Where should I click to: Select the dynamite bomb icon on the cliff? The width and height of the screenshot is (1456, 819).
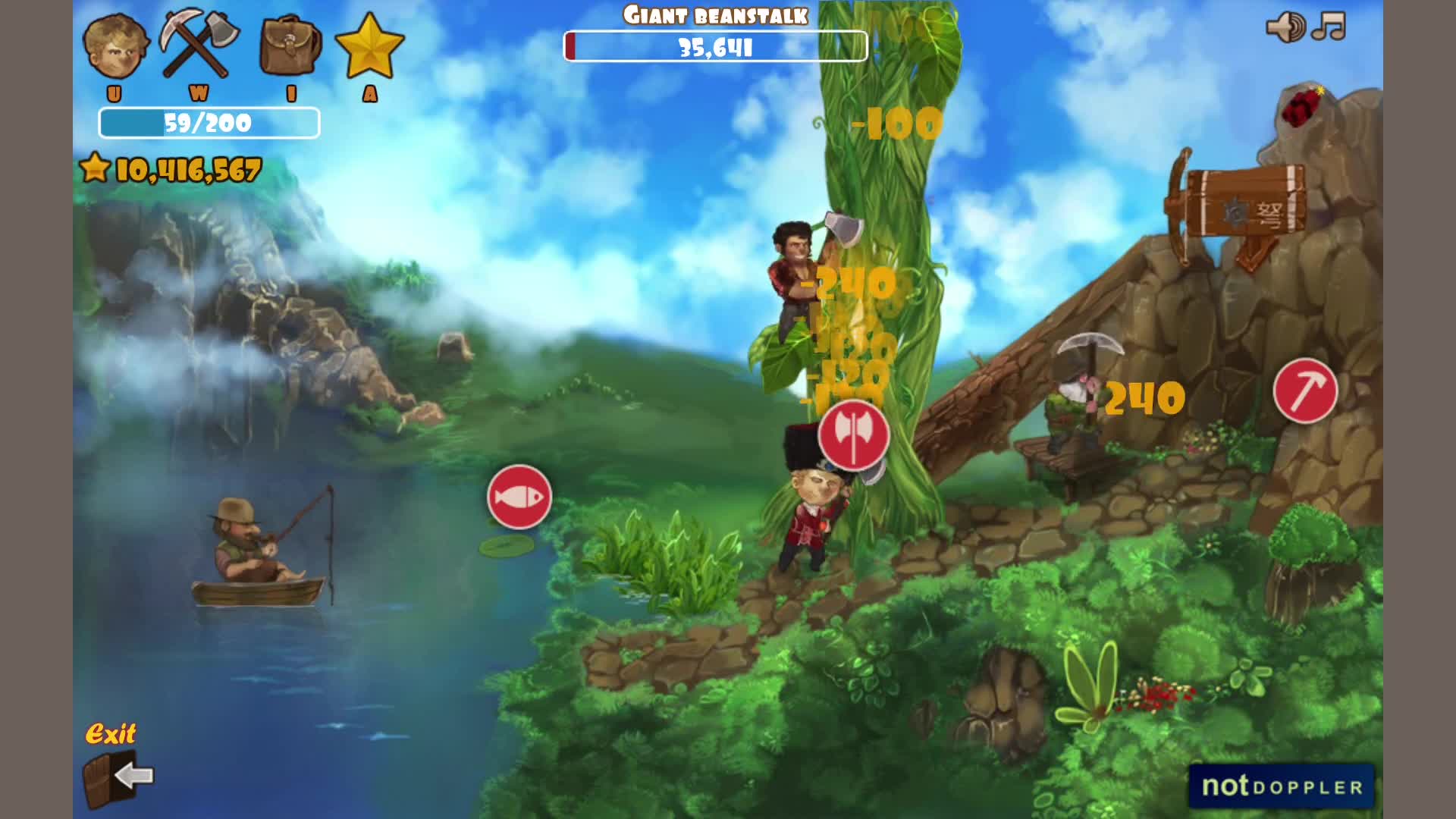click(1301, 106)
